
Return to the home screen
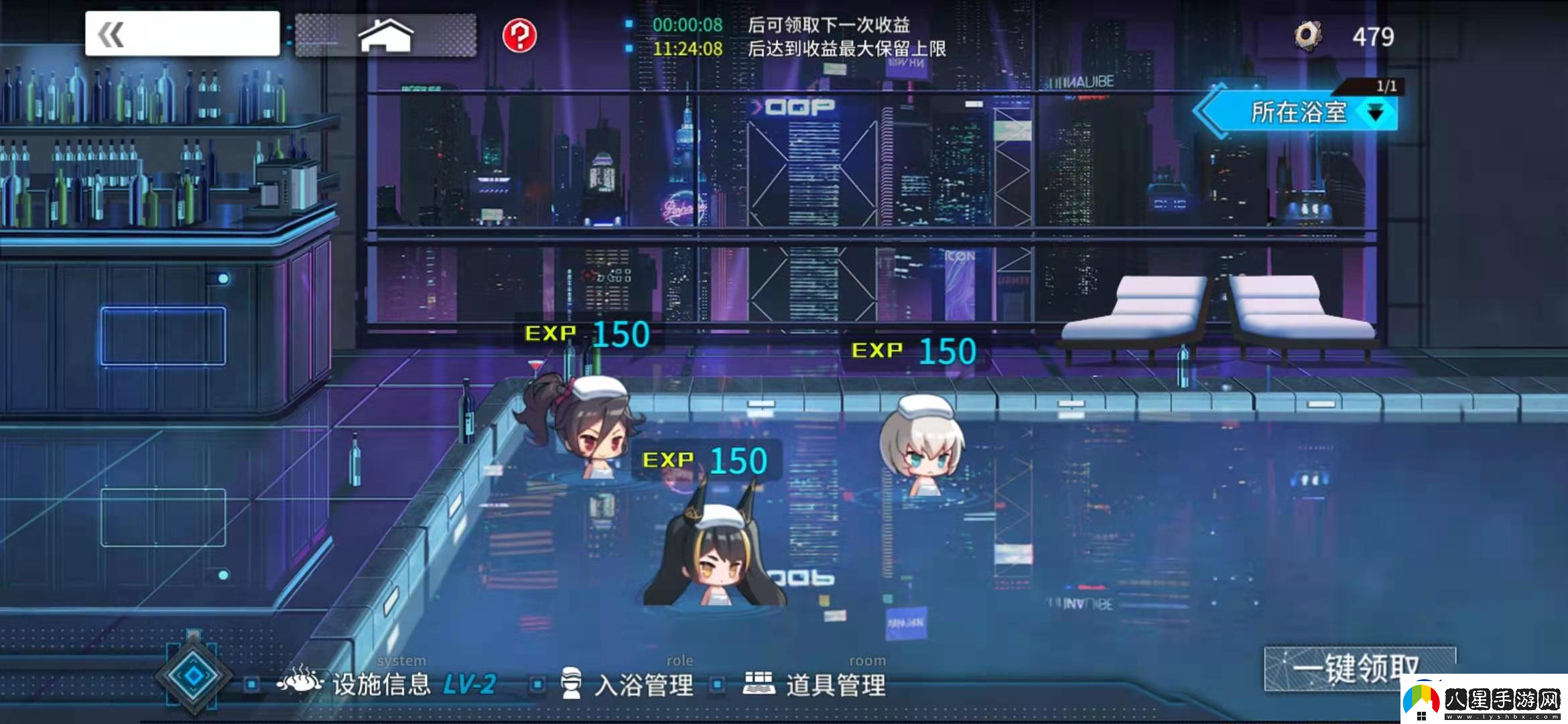coord(386,36)
